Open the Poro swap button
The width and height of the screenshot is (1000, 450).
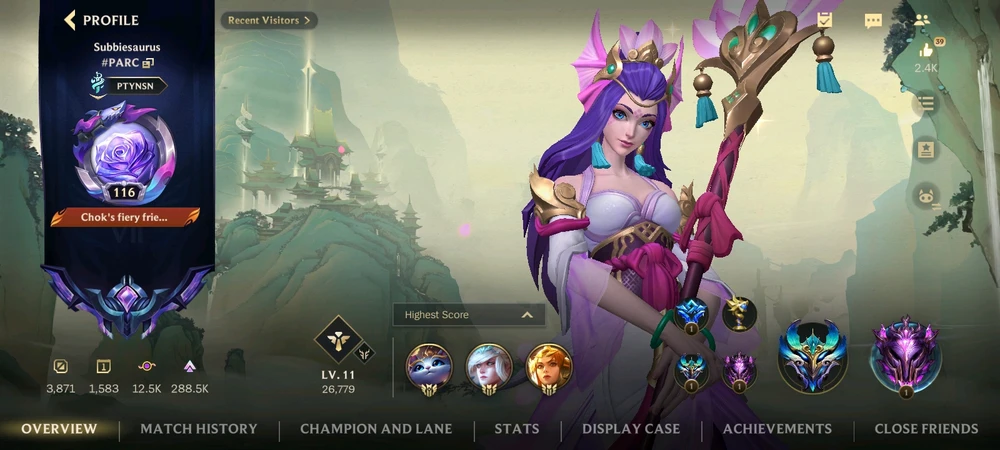point(926,196)
